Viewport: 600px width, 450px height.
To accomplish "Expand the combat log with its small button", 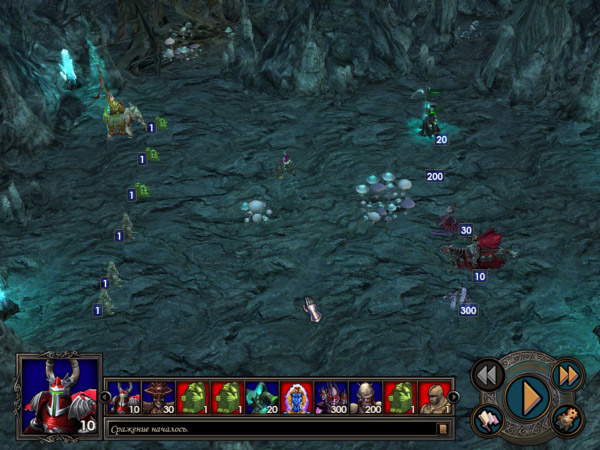I will [x=442, y=429].
